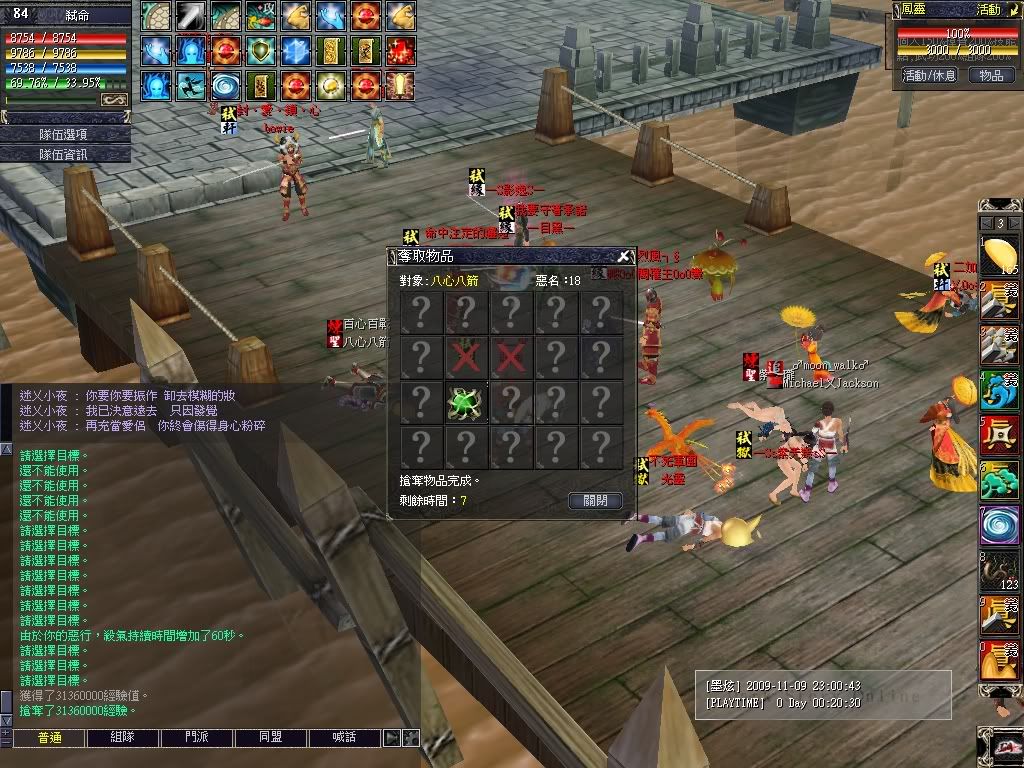The image size is (1024, 768).
Task: Switch to the 喊話 shout channel
Action: 345,738
